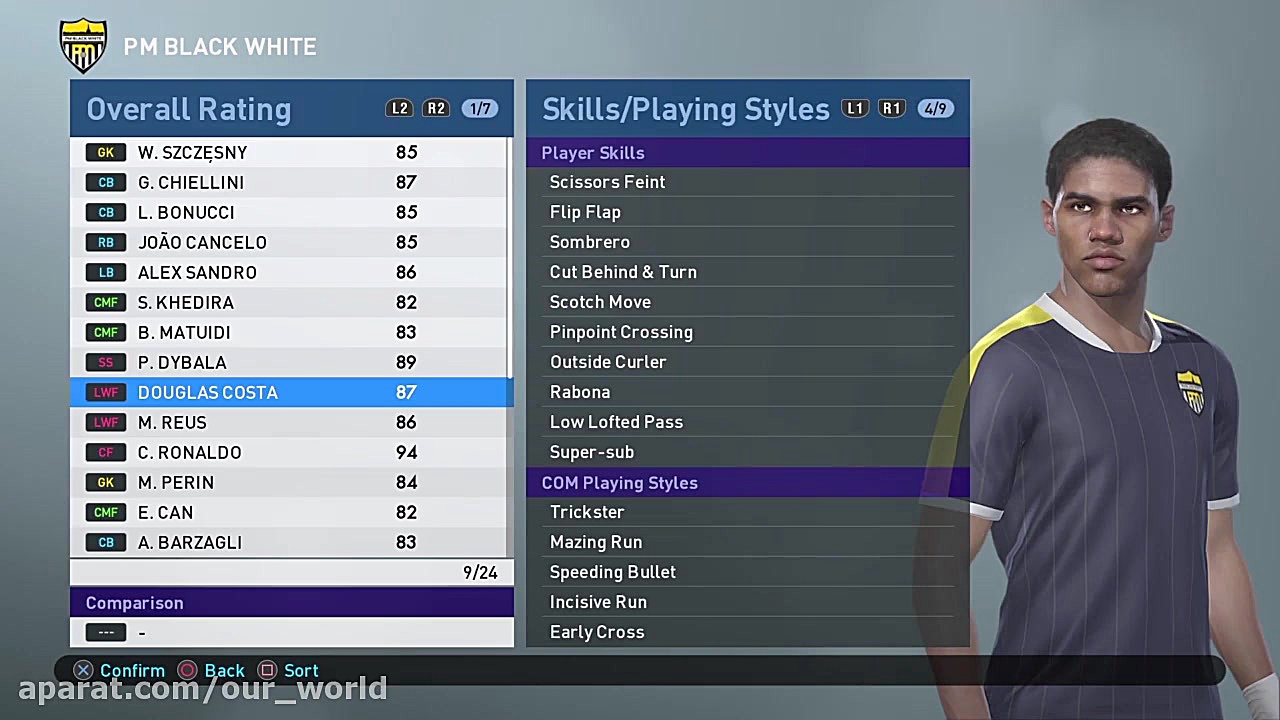Click the CF position icon beside C. Ronaldo

pyautogui.click(x=106, y=452)
